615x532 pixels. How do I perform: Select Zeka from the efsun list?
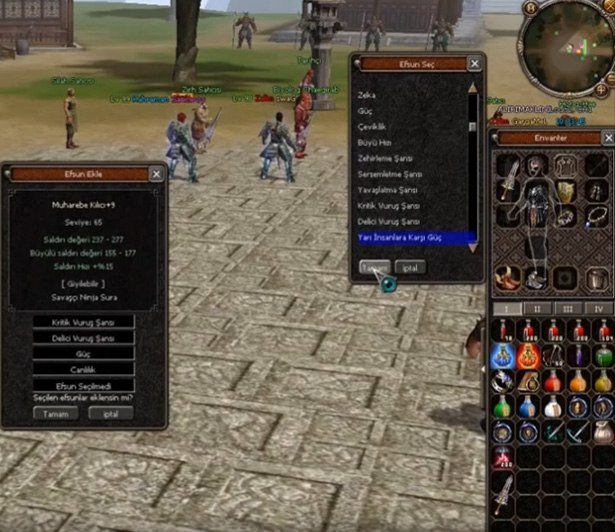pos(368,95)
